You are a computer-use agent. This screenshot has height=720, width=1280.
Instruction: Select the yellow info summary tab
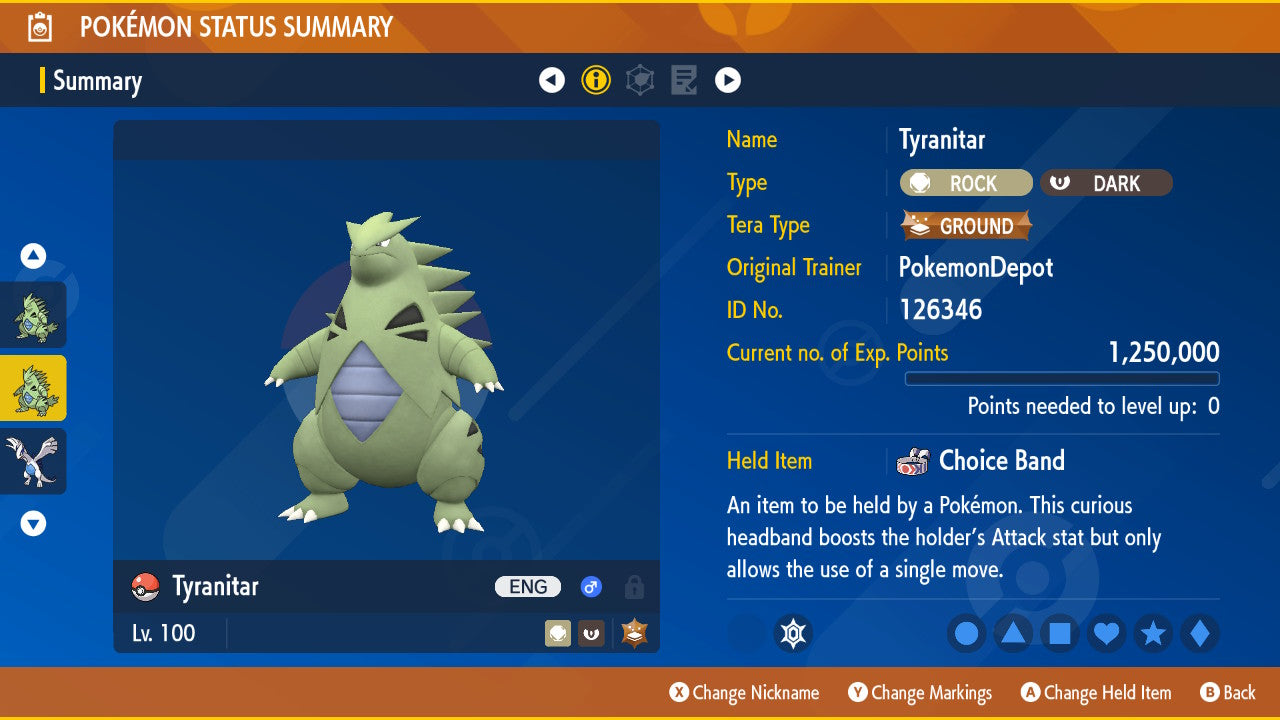coord(596,80)
